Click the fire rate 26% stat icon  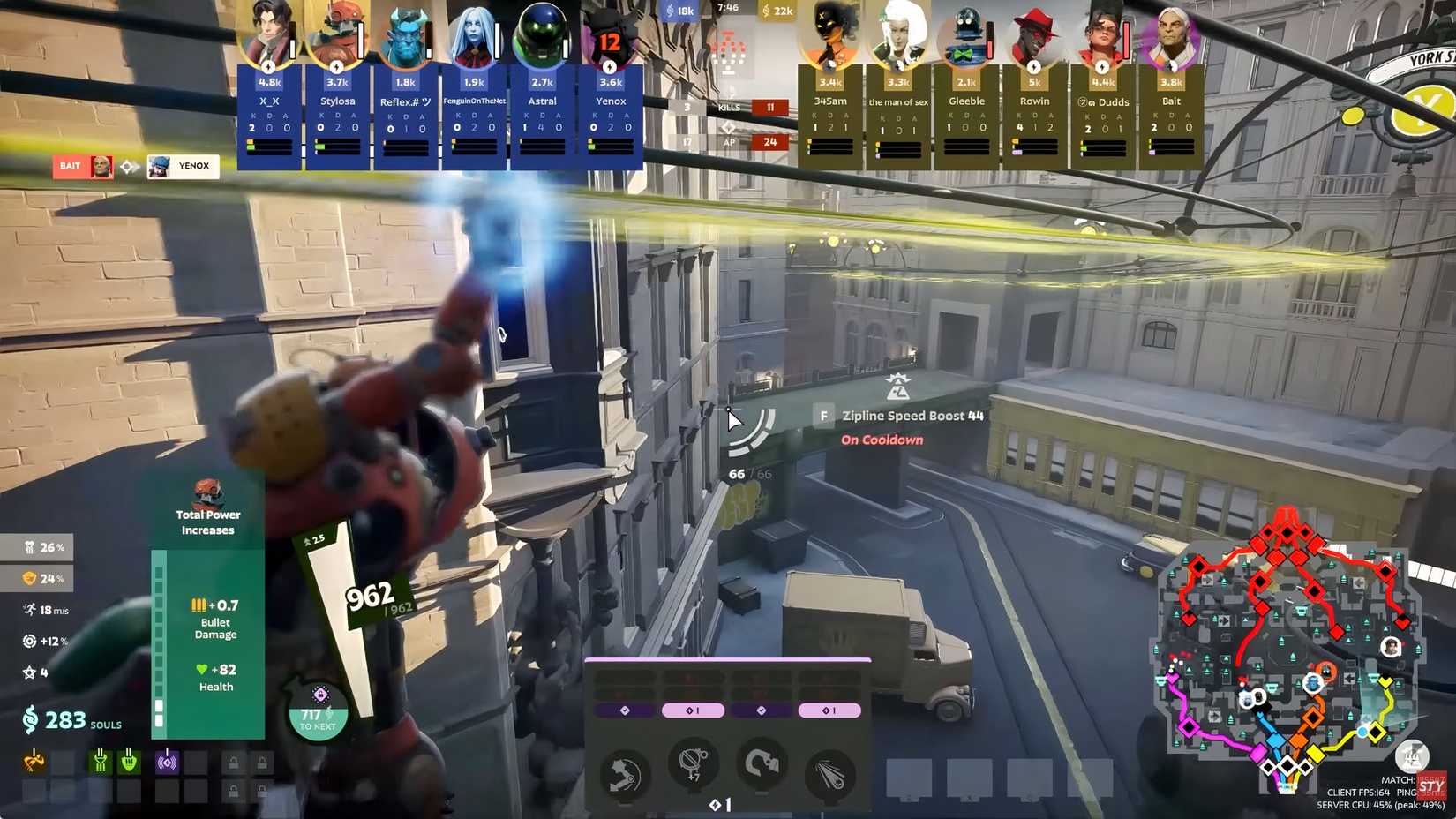(28, 547)
